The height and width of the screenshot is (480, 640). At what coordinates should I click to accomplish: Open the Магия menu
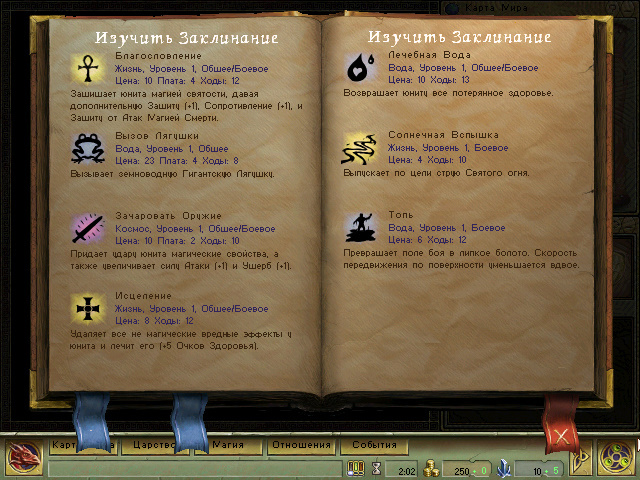[x=226, y=445]
